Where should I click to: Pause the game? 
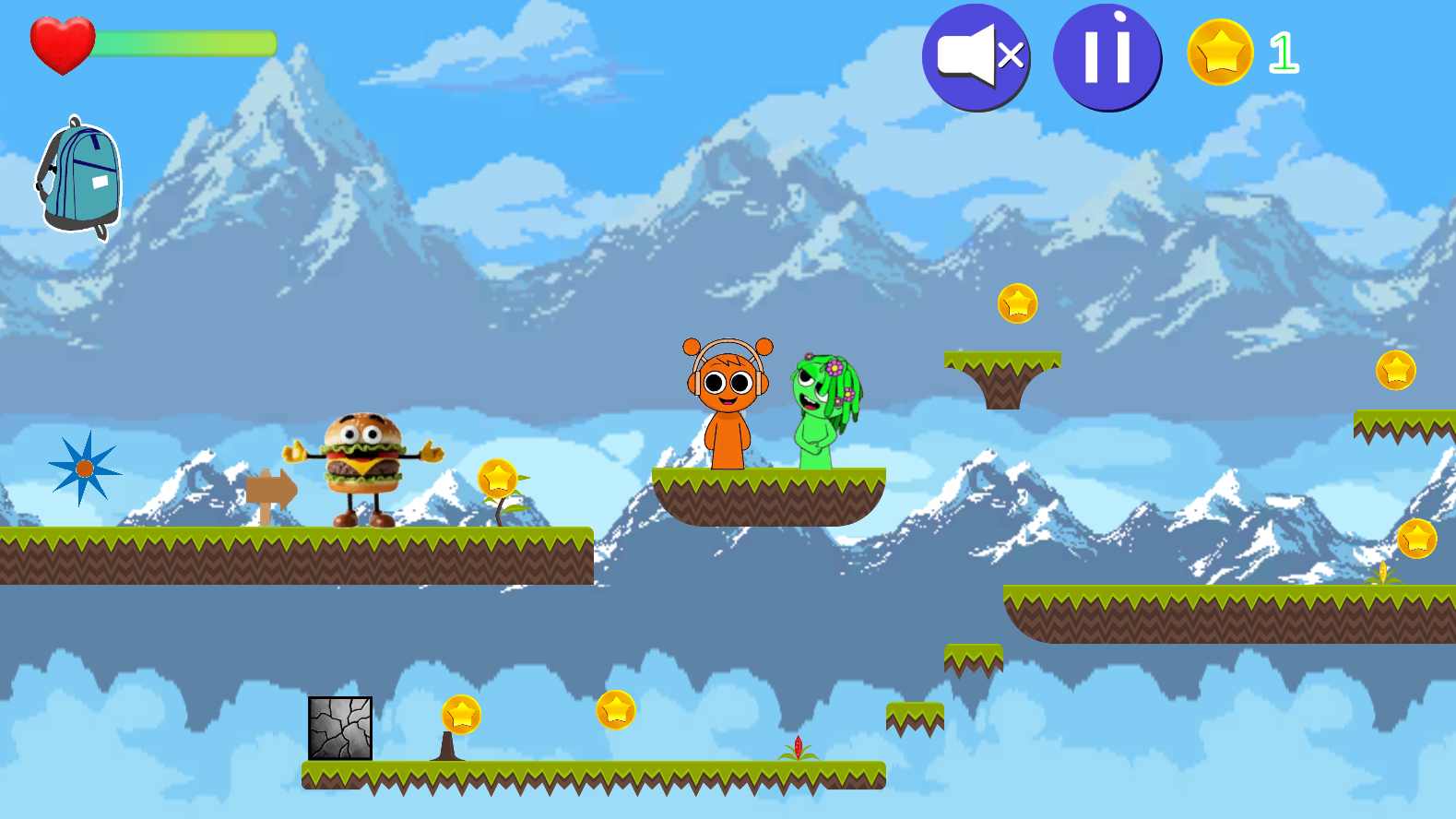point(1107,56)
